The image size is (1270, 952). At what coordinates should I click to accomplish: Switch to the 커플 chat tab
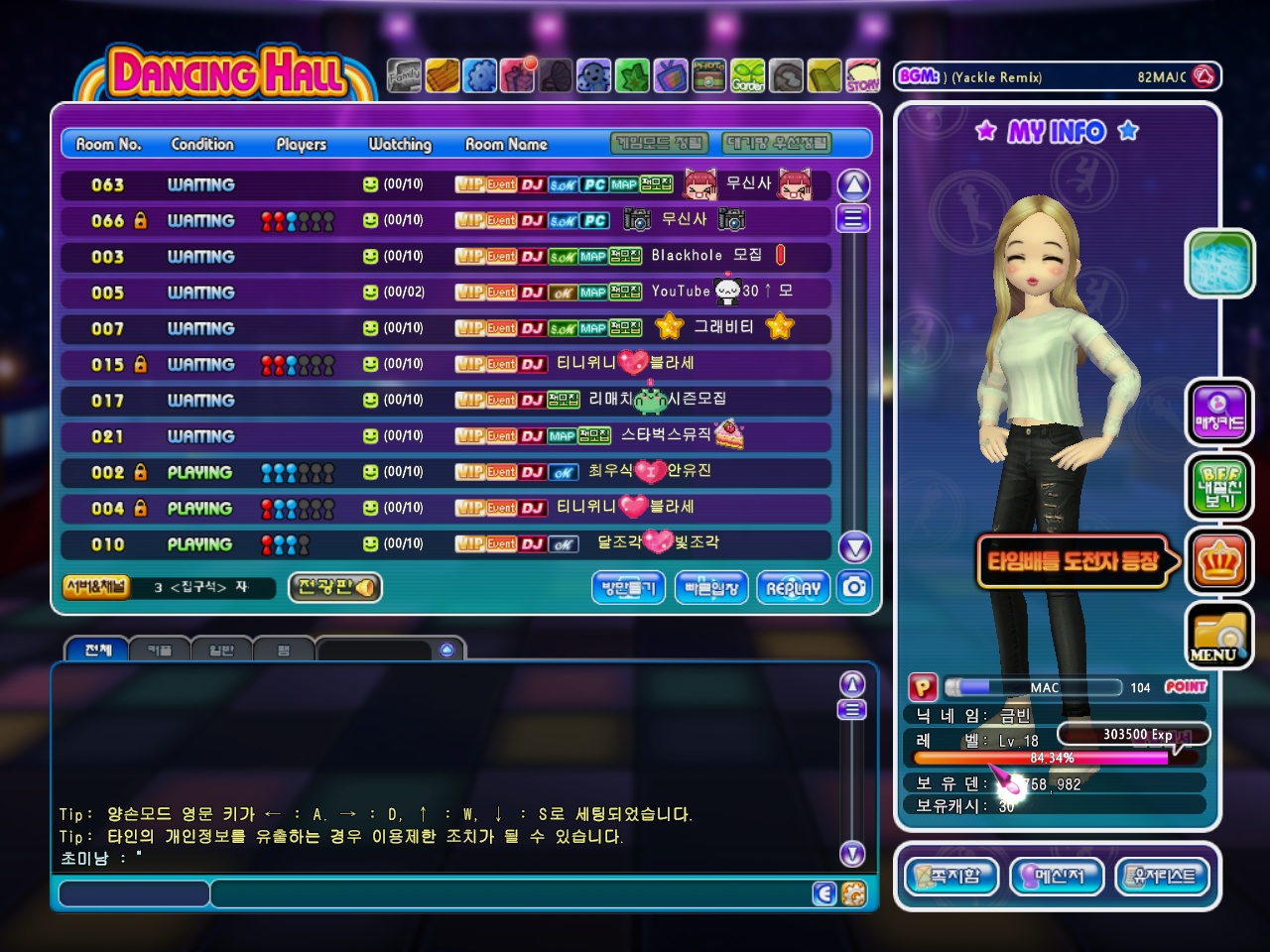click(x=160, y=651)
